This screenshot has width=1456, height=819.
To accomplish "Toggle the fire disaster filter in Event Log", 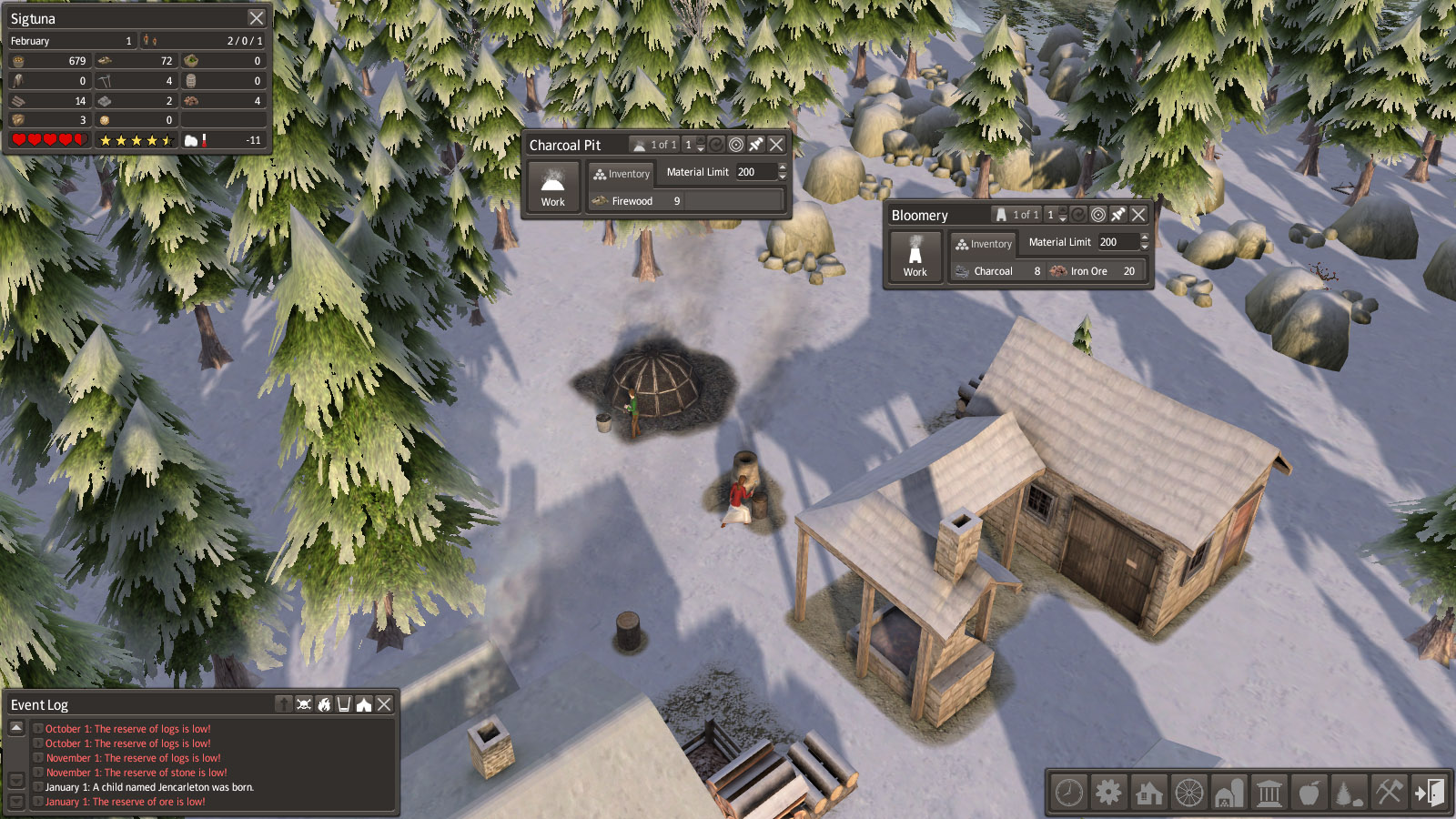I will coord(324,704).
